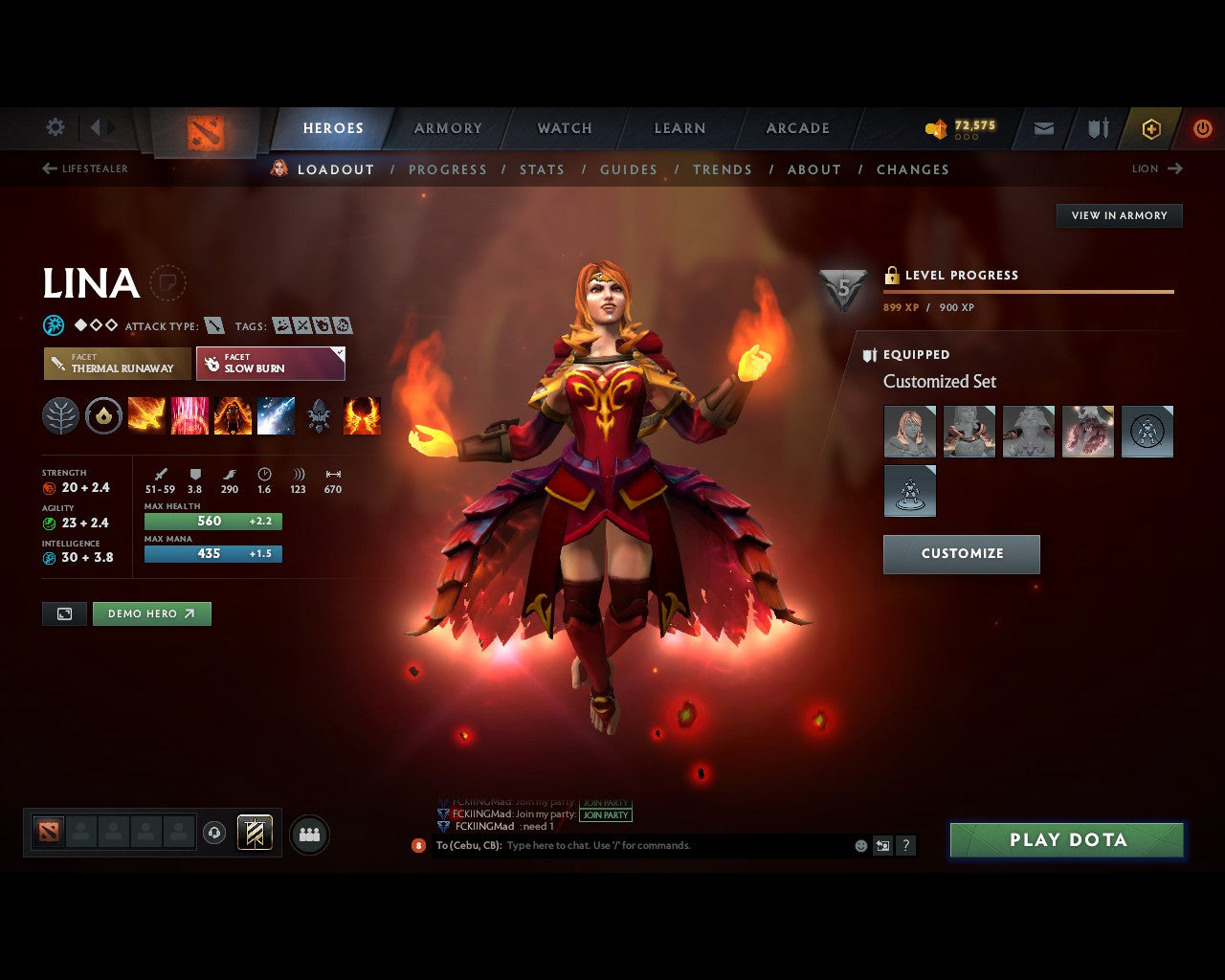Open the mail envelope icon
Viewport: 1225px width, 980px height.
pyautogui.click(x=1043, y=128)
